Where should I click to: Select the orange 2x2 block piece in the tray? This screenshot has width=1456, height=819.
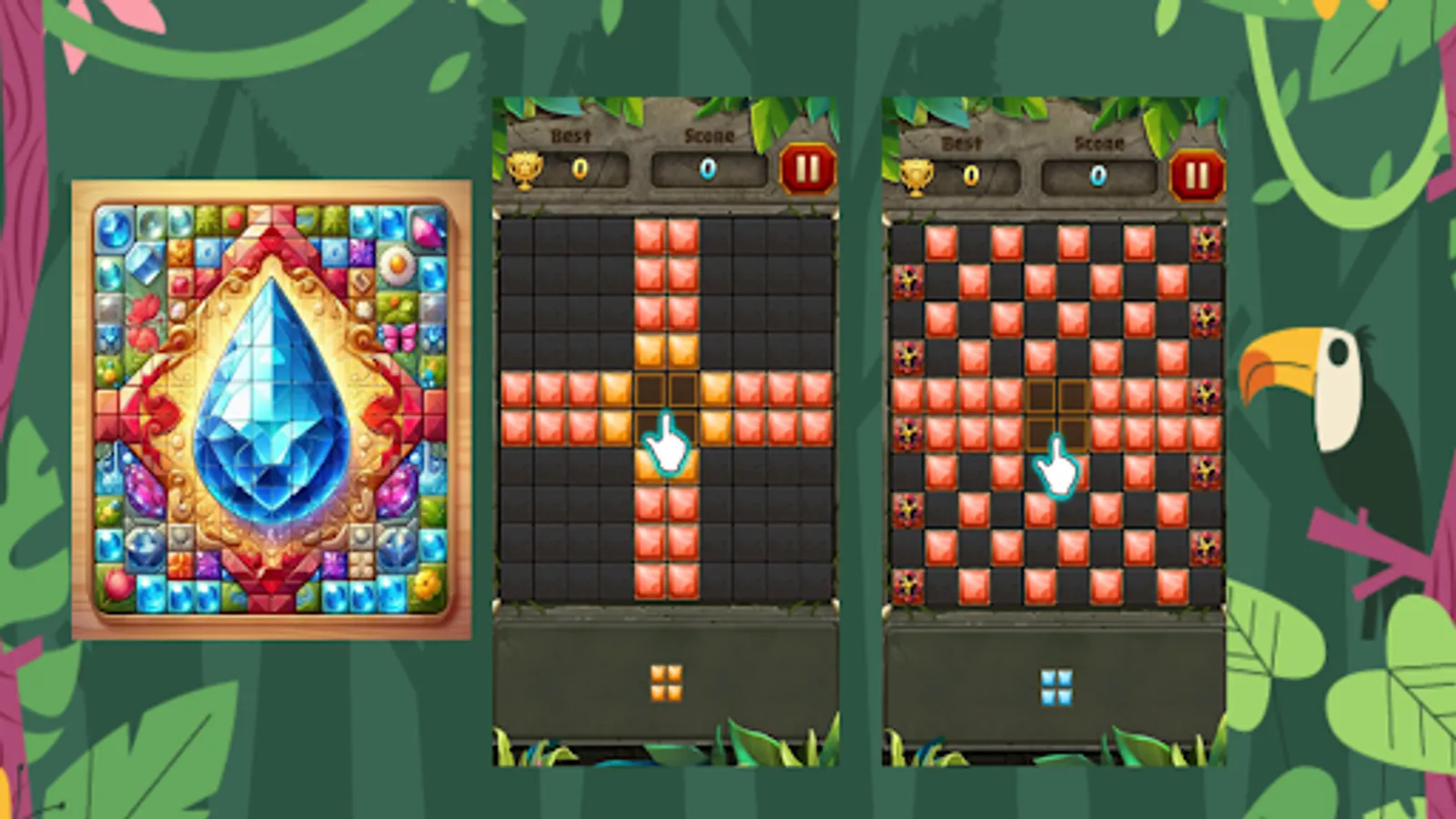(669, 681)
